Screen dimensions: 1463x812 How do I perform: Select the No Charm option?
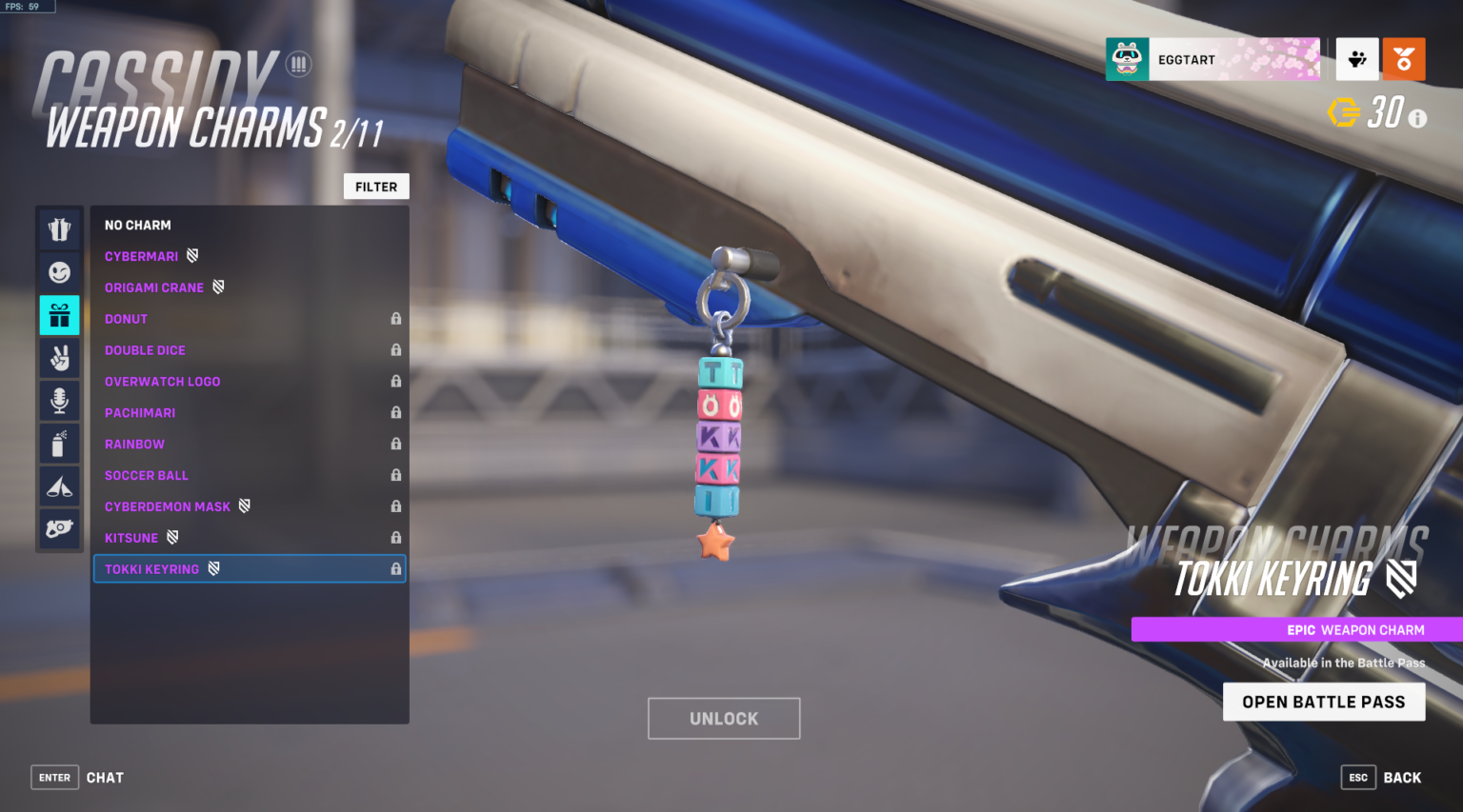(138, 225)
